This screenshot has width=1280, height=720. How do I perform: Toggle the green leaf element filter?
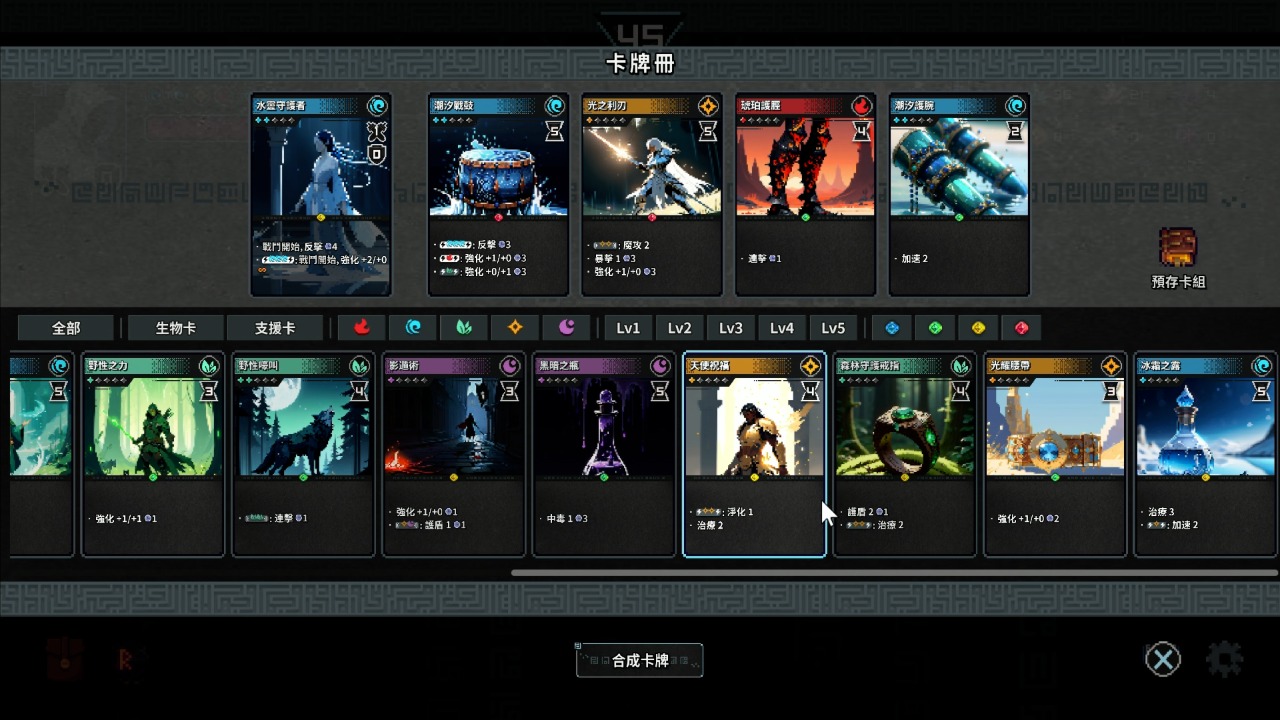click(x=464, y=328)
